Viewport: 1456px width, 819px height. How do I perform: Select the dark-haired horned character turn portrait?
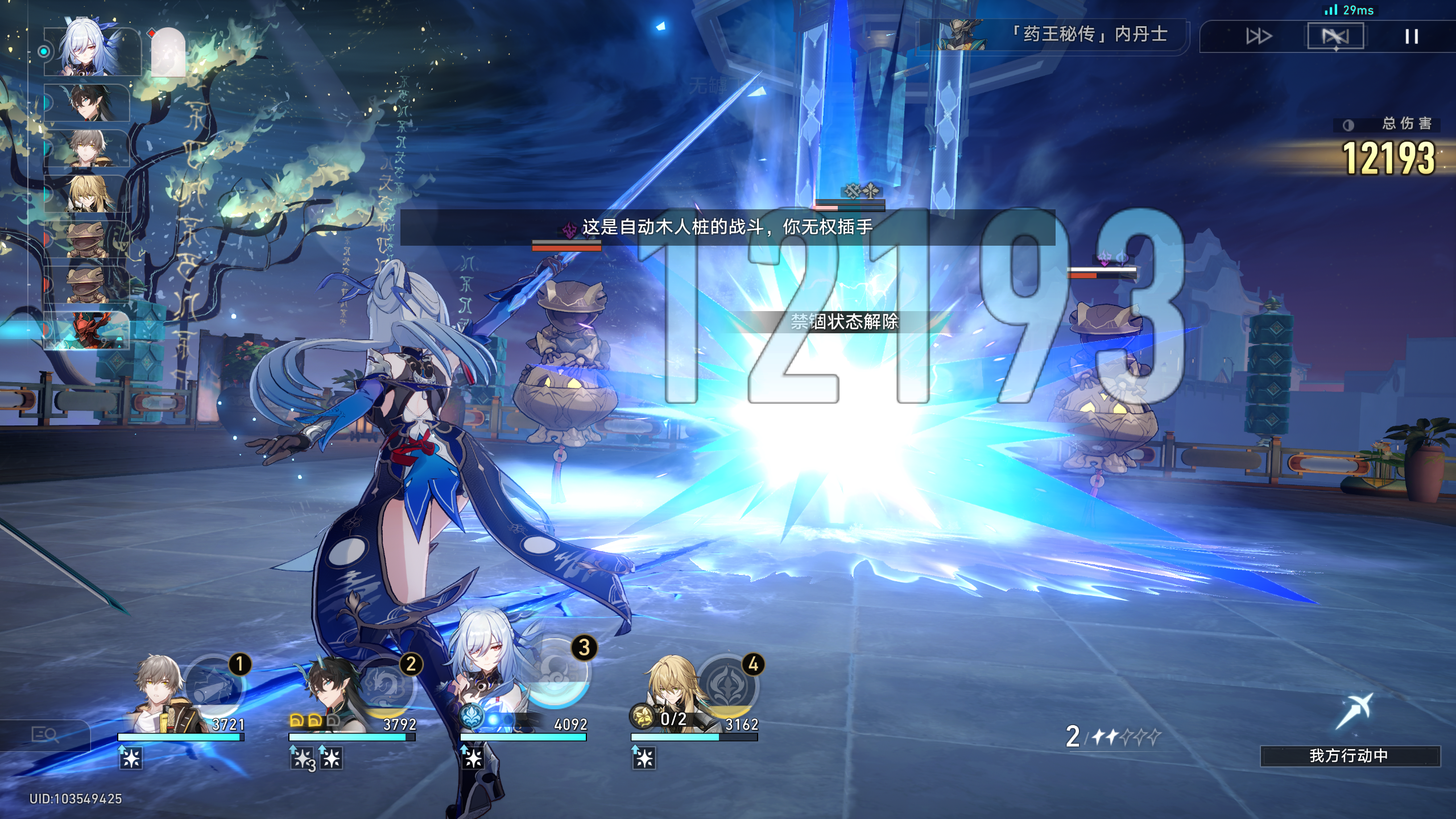pyautogui.click(x=88, y=104)
